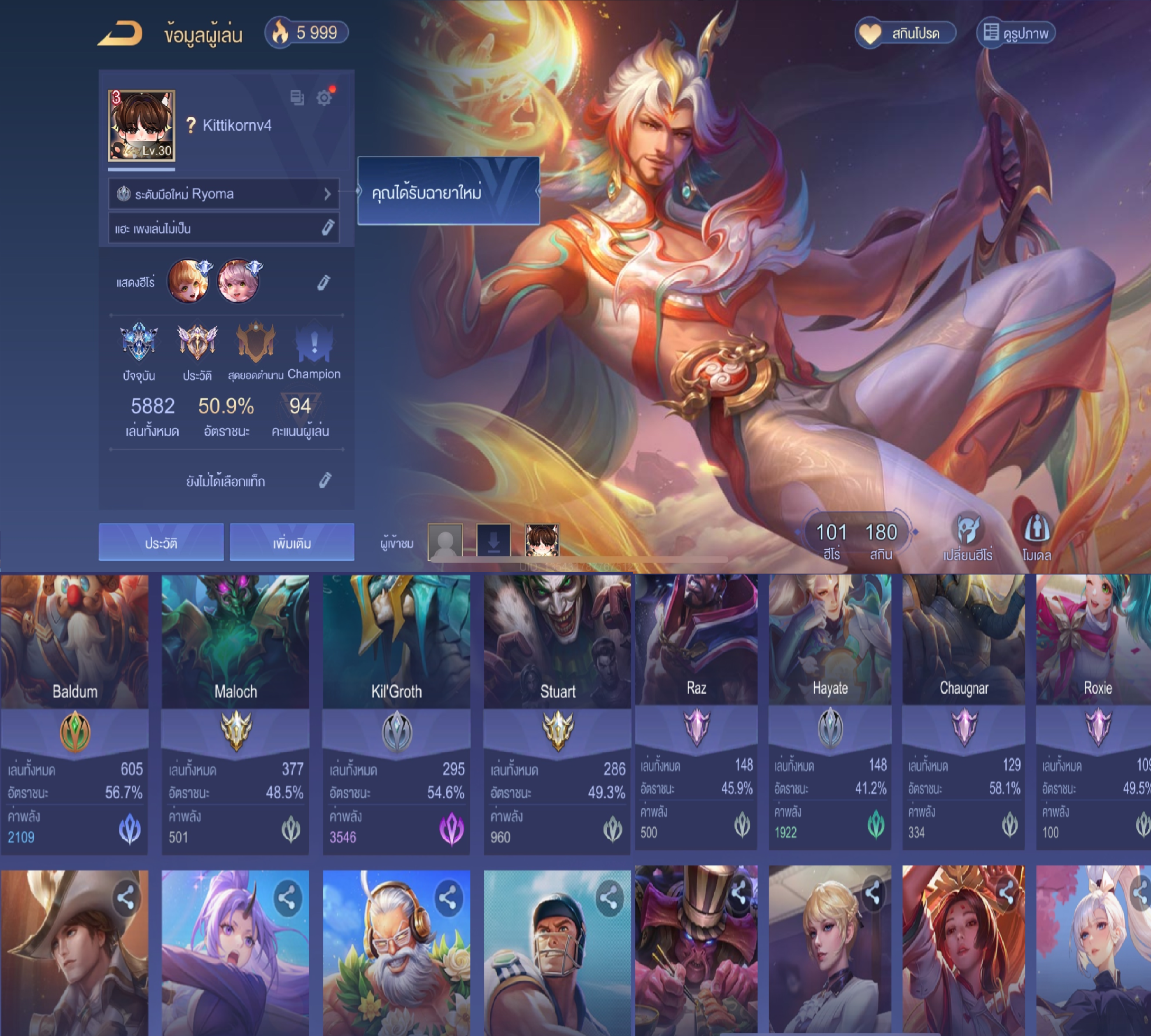Viewport: 1151px width, 1036px height.
Task: Open the 5 999 flame currency counter
Action: point(307,33)
